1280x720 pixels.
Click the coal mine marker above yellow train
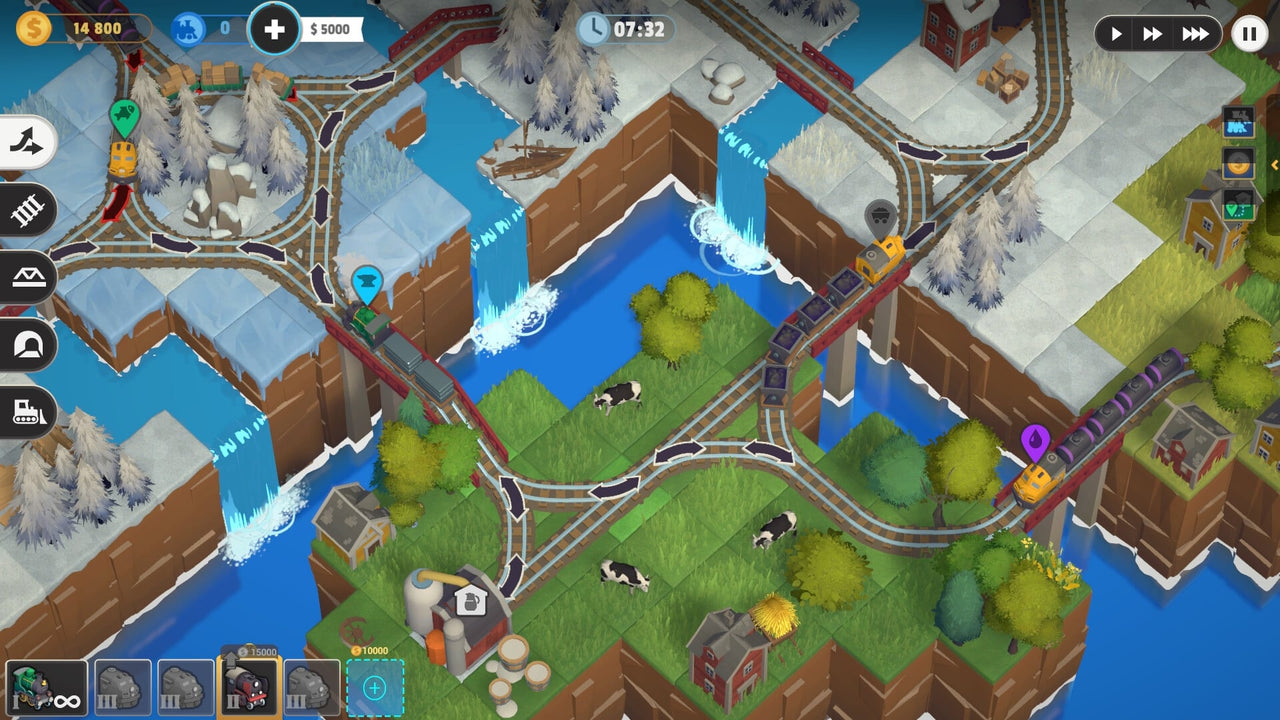tap(878, 215)
